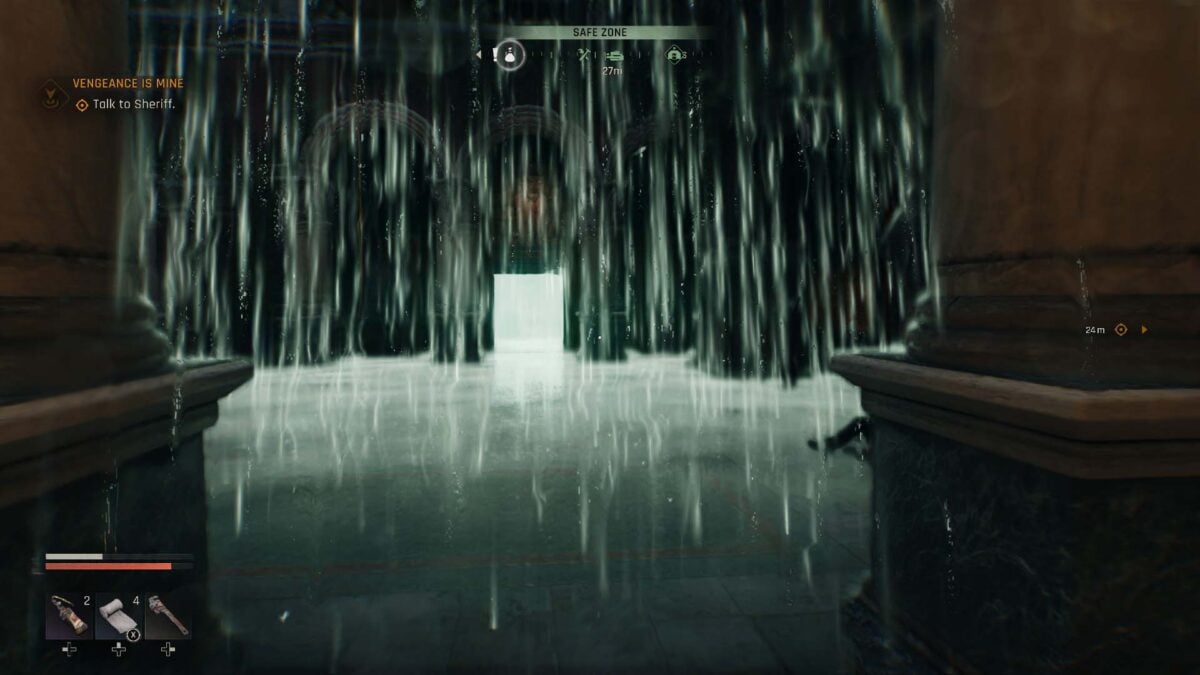
Task: Equip the pipe wrench weapon slot
Action: click(169, 615)
